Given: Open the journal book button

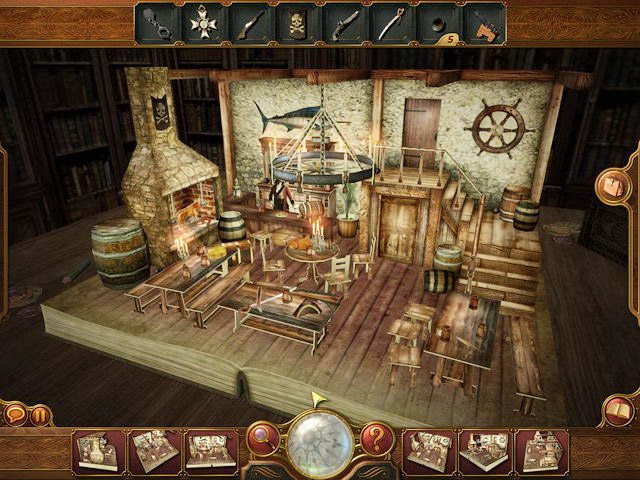Looking at the screenshot, I should (x=619, y=411).
